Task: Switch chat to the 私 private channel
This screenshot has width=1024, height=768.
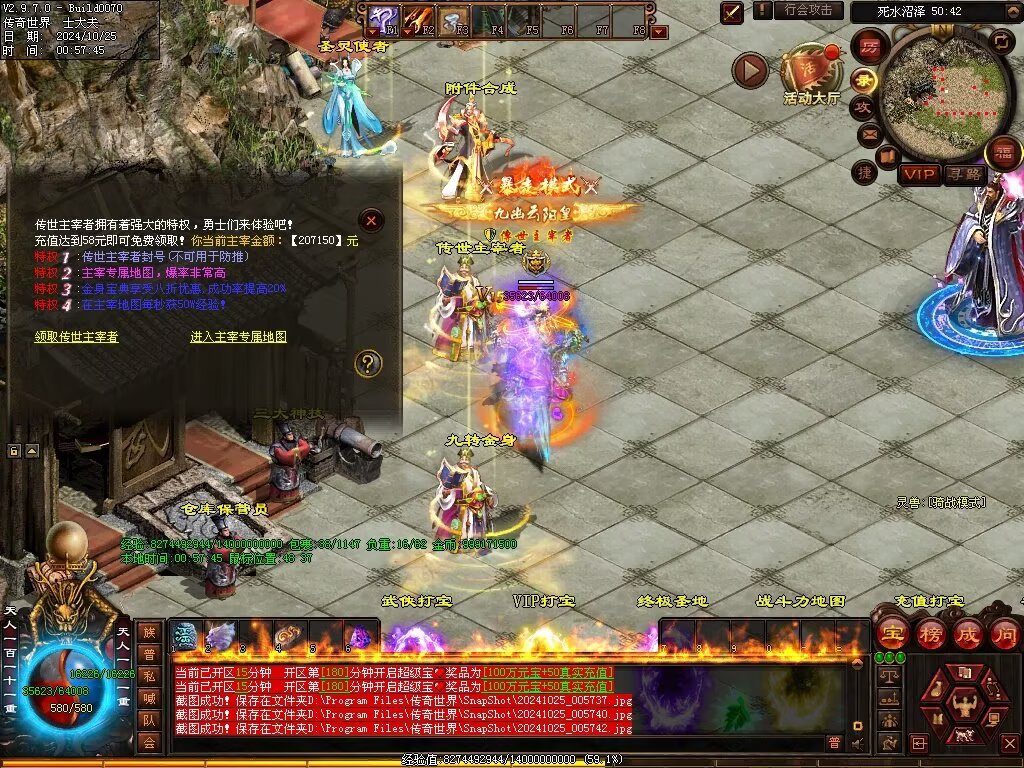Action: tap(149, 675)
